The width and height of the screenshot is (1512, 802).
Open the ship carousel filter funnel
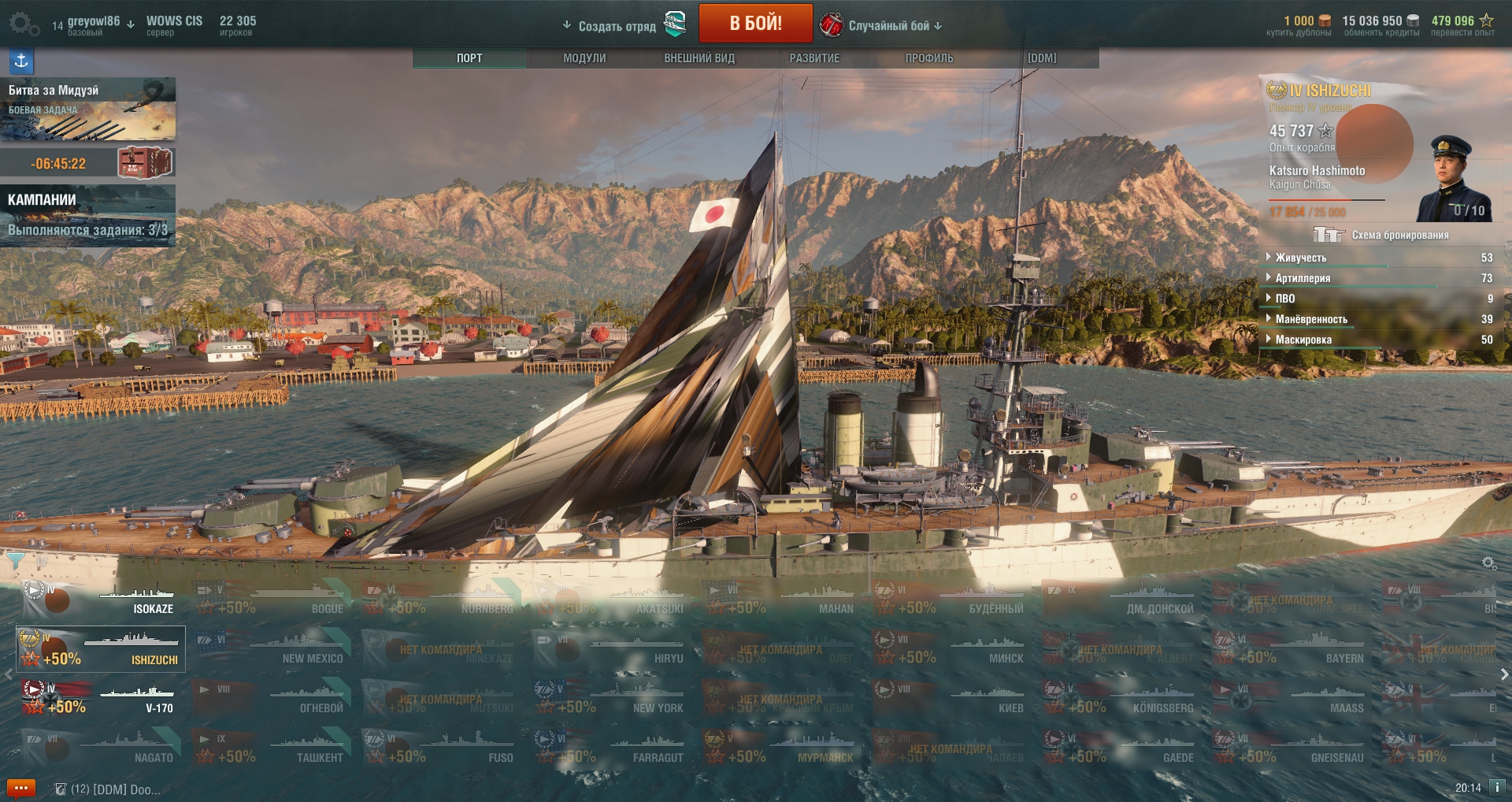pyautogui.click(x=15, y=560)
